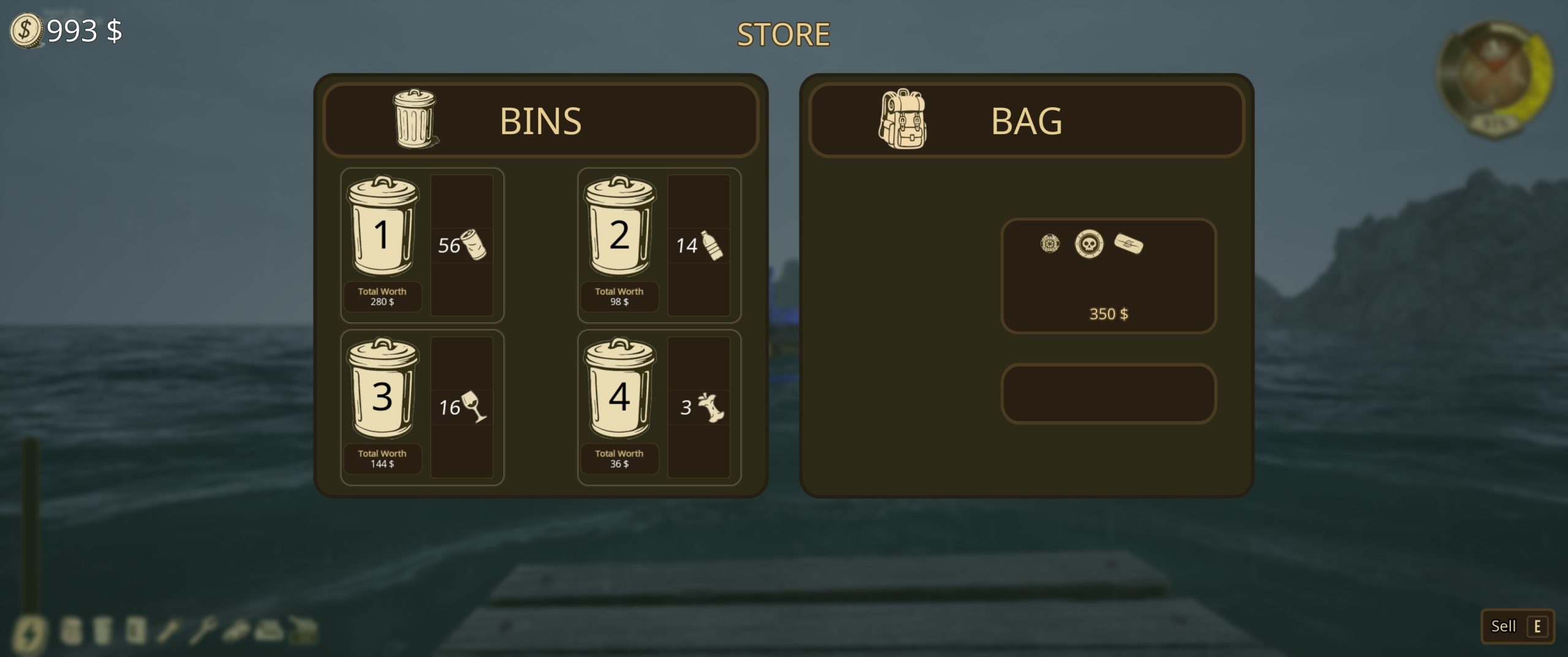The height and width of the screenshot is (657, 1568).
Task: Select trash bin number 2
Action: click(619, 227)
